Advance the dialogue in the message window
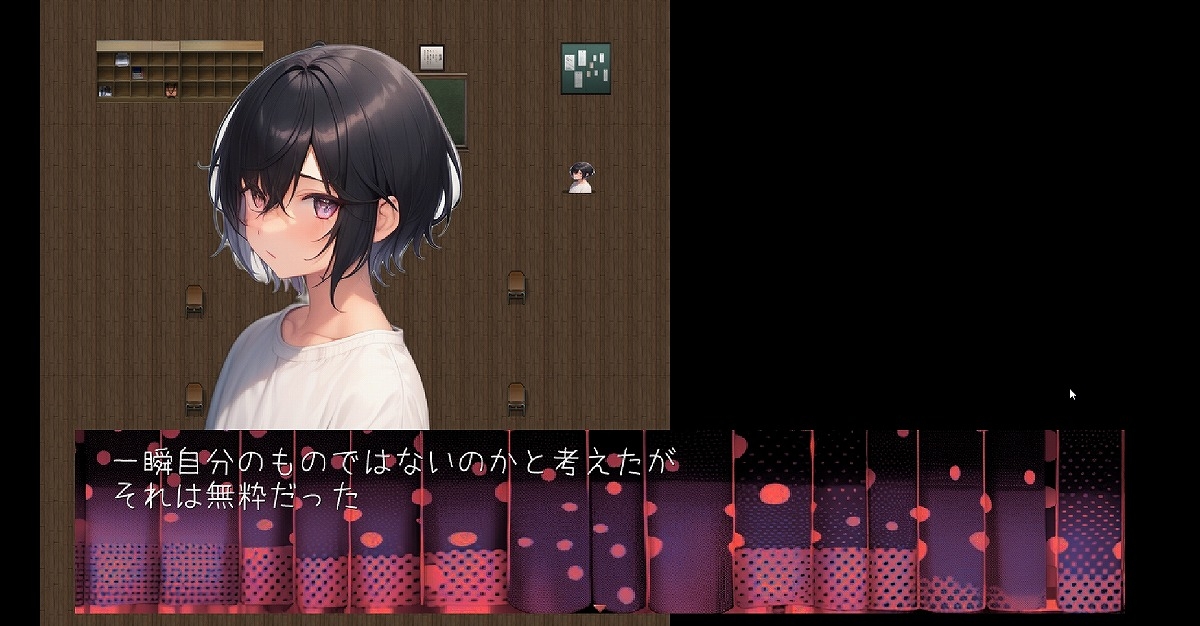 599,520
